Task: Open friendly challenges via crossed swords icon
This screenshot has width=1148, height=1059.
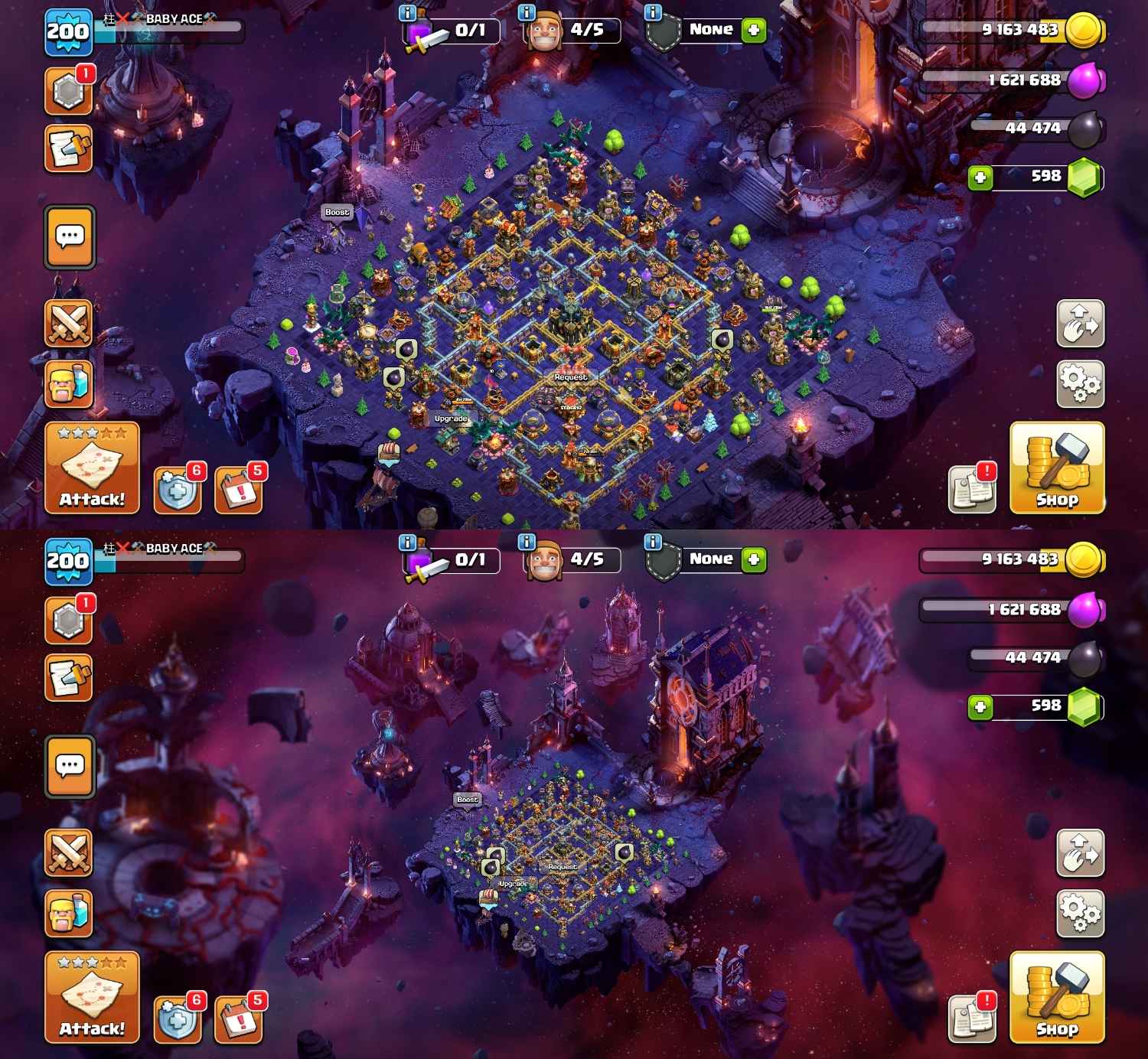Action: coord(70,323)
